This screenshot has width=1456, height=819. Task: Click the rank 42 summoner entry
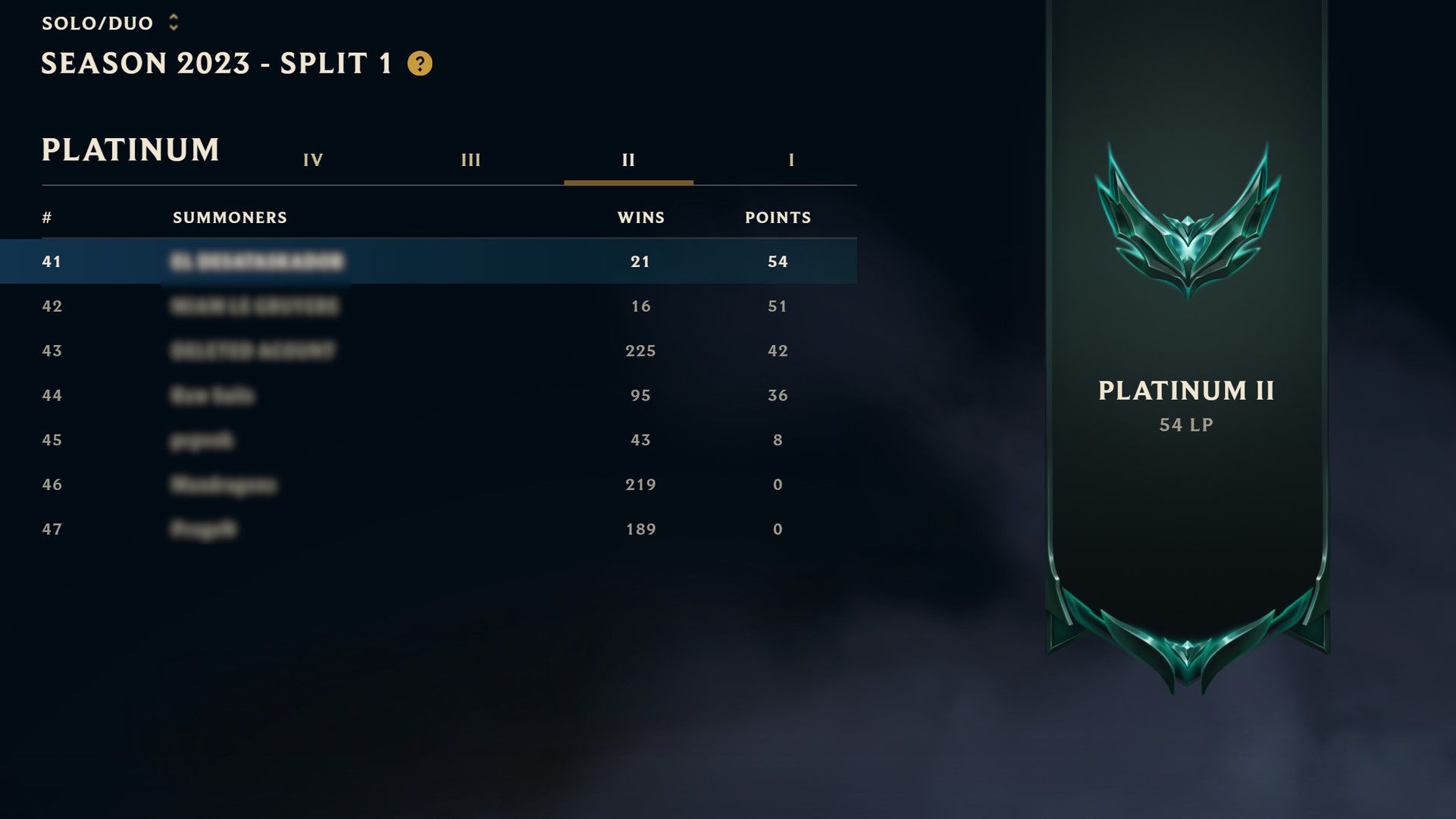tap(428, 306)
